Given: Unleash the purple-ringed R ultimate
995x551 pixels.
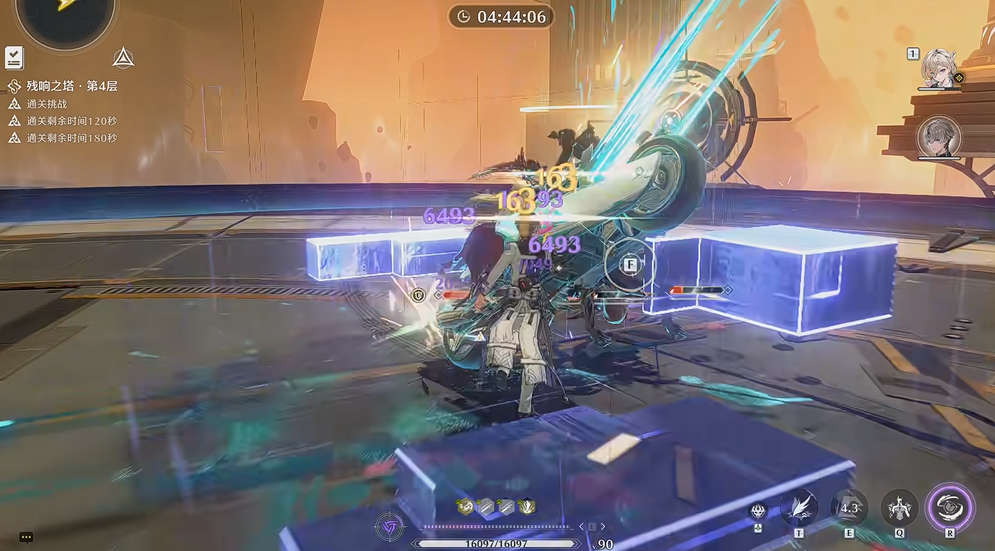Looking at the screenshot, I should [x=950, y=507].
